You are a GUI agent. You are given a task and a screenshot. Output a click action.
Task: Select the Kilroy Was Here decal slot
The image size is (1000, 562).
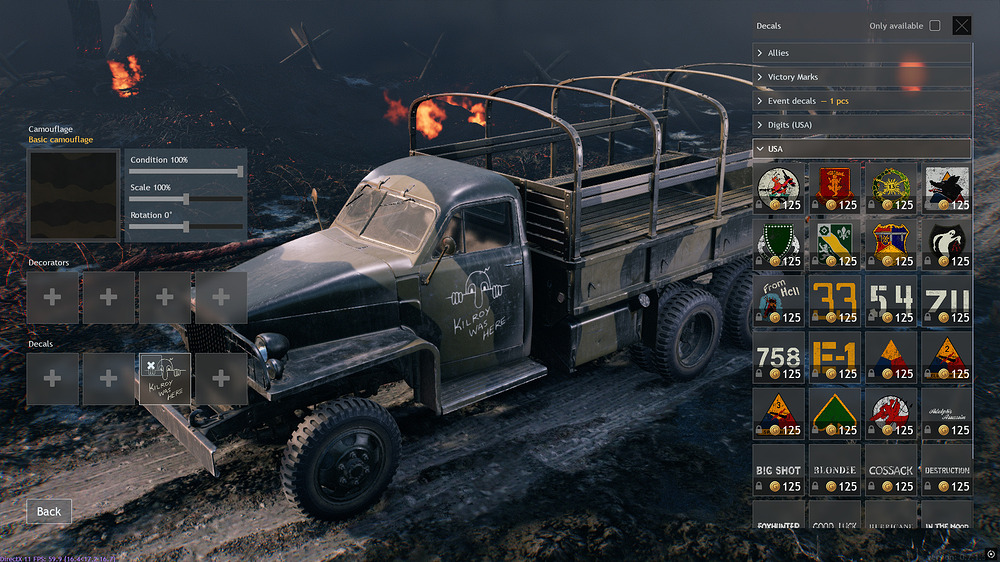[165, 379]
